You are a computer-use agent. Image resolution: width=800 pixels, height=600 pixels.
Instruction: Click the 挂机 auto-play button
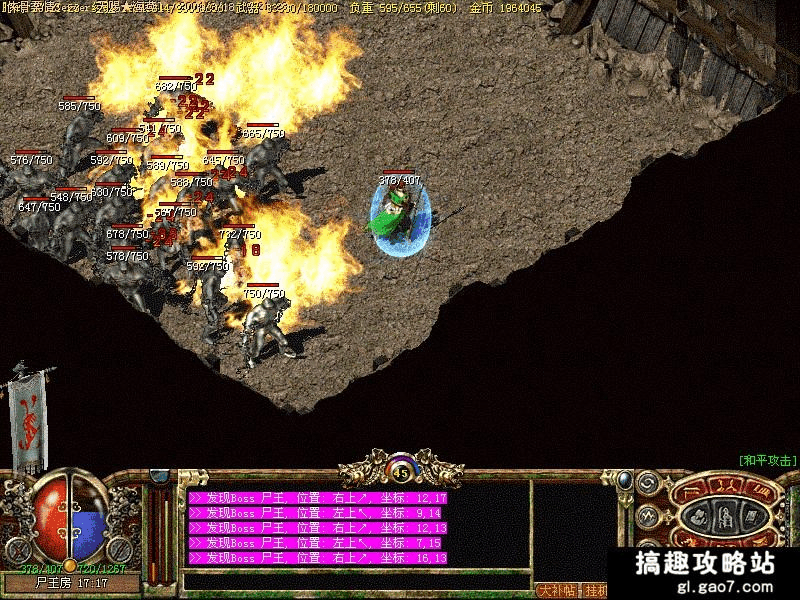[595, 590]
